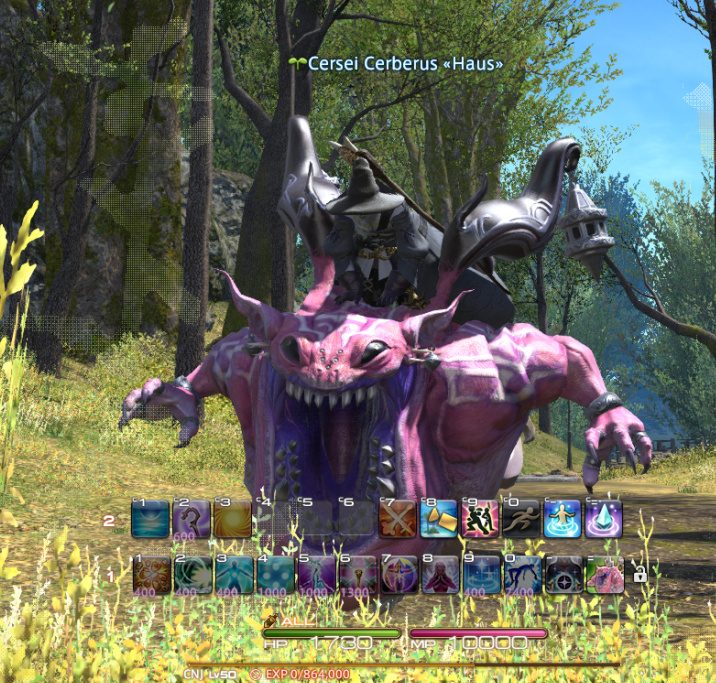Use the green swirling orb spell

pos(190,574)
